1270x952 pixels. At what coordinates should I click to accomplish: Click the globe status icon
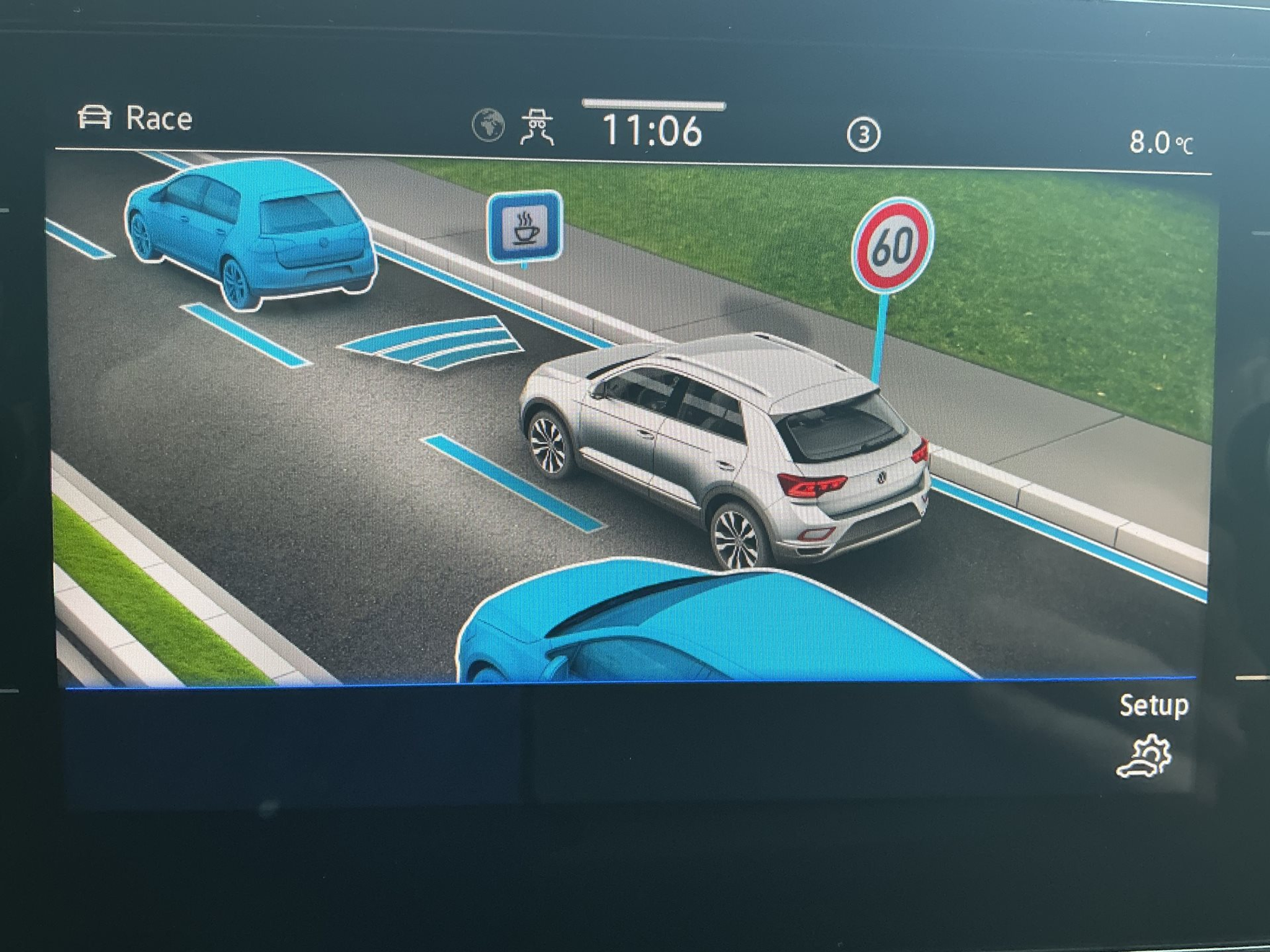coord(488,125)
